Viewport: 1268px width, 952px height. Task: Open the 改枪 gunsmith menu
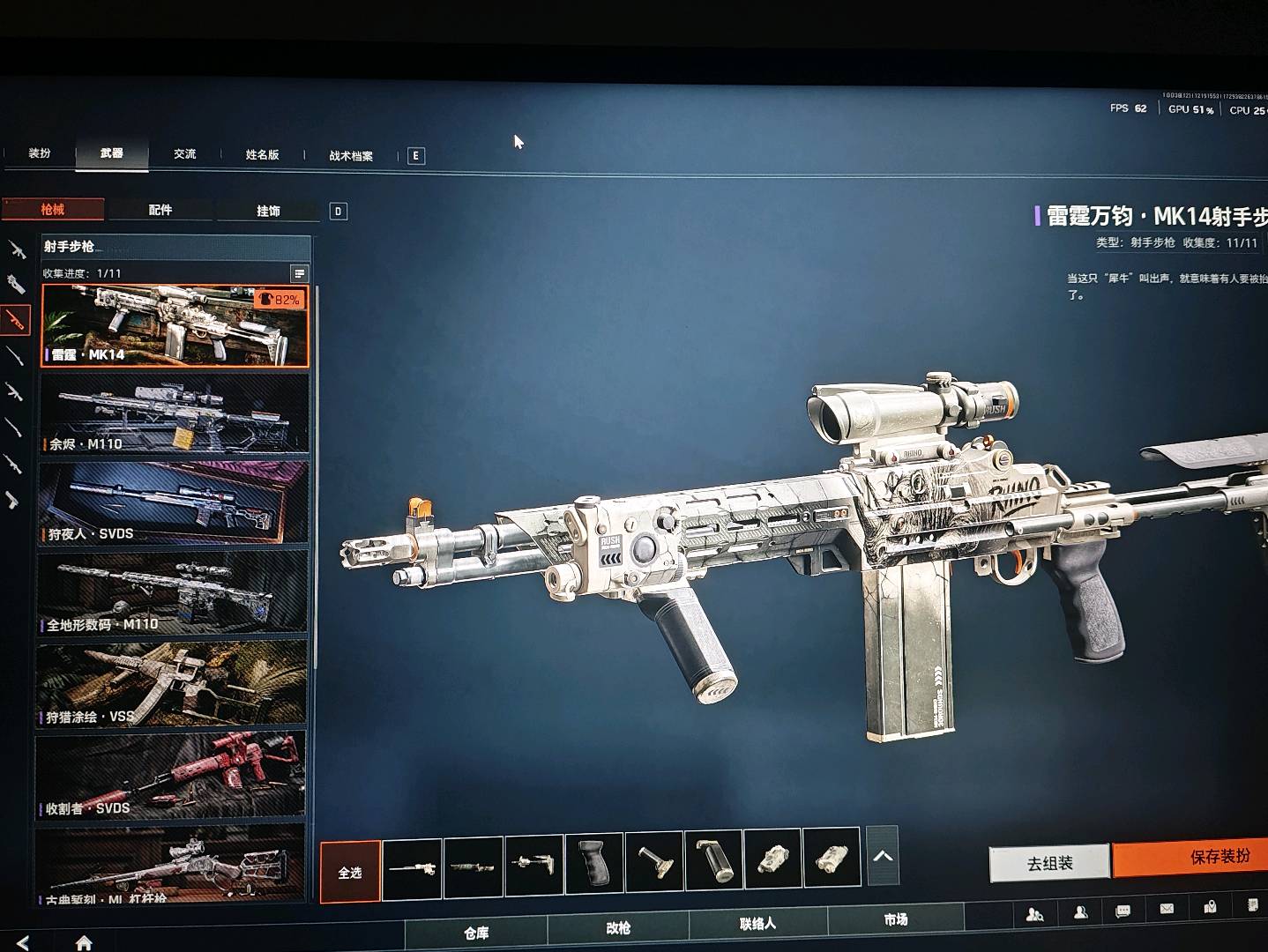(618, 928)
